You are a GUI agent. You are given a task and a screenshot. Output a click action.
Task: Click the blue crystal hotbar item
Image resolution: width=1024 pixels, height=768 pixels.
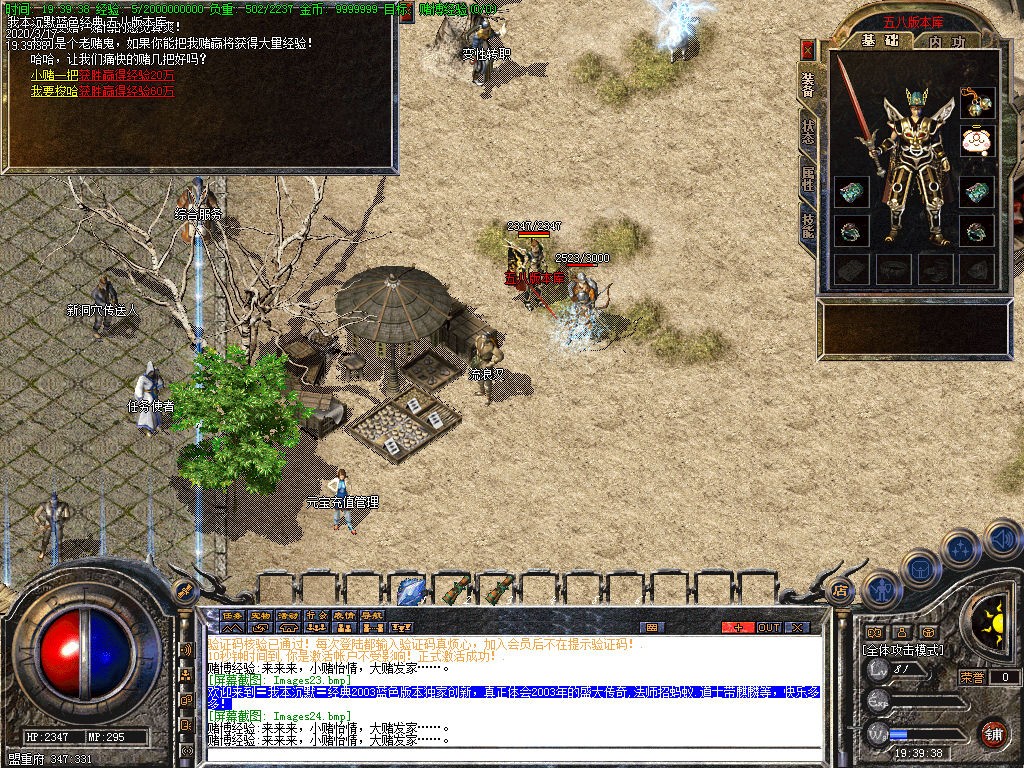[410, 591]
